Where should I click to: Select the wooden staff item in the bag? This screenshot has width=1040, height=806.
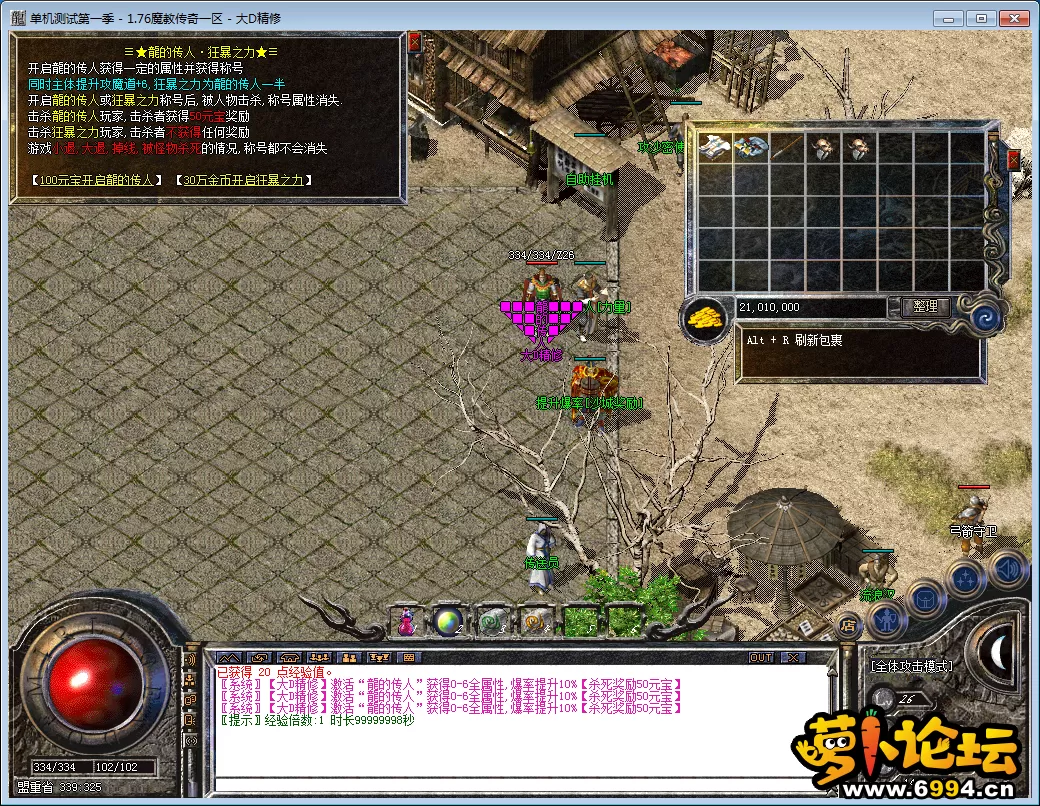pyautogui.click(x=787, y=148)
